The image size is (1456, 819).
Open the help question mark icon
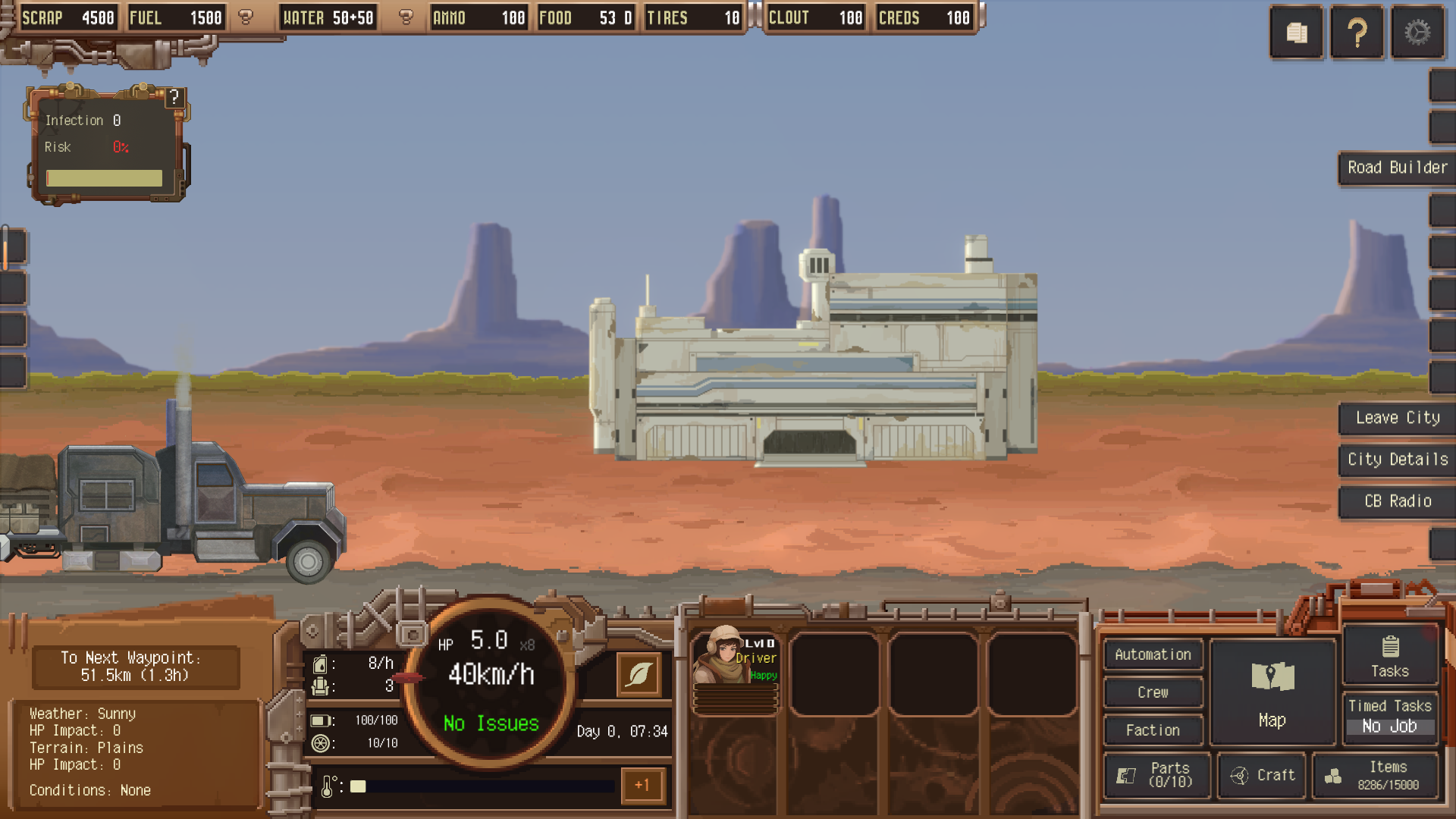pyautogui.click(x=1357, y=32)
